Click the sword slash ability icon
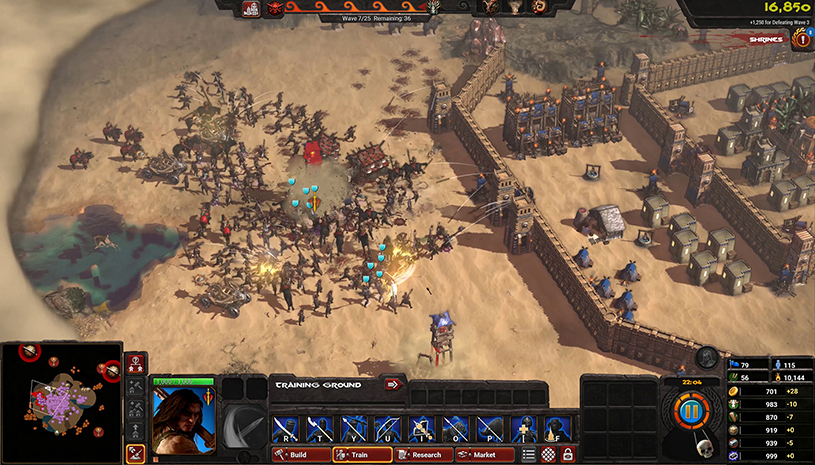Image resolution: width=815 pixels, height=465 pixels. 244,427
